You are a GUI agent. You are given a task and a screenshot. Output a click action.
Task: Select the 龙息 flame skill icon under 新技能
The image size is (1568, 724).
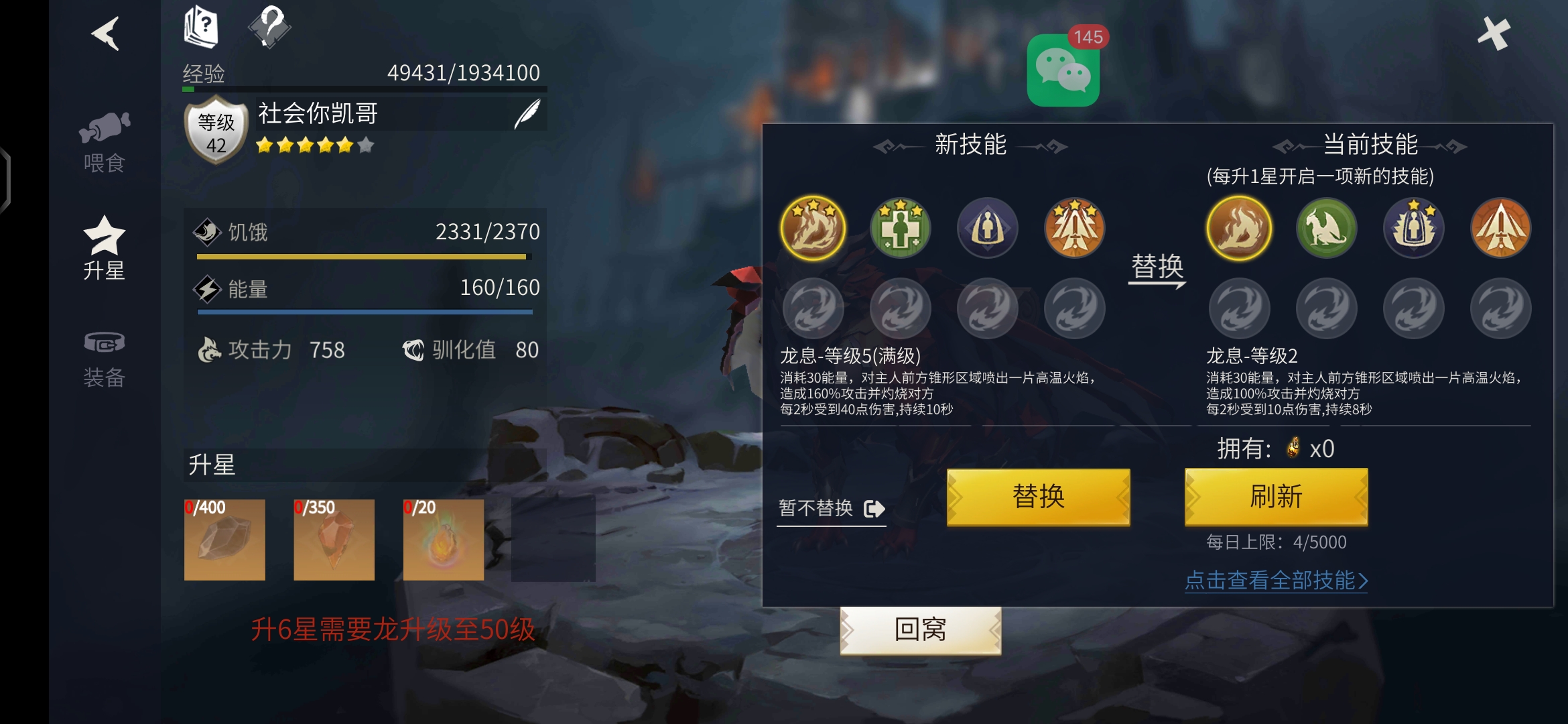click(812, 229)
